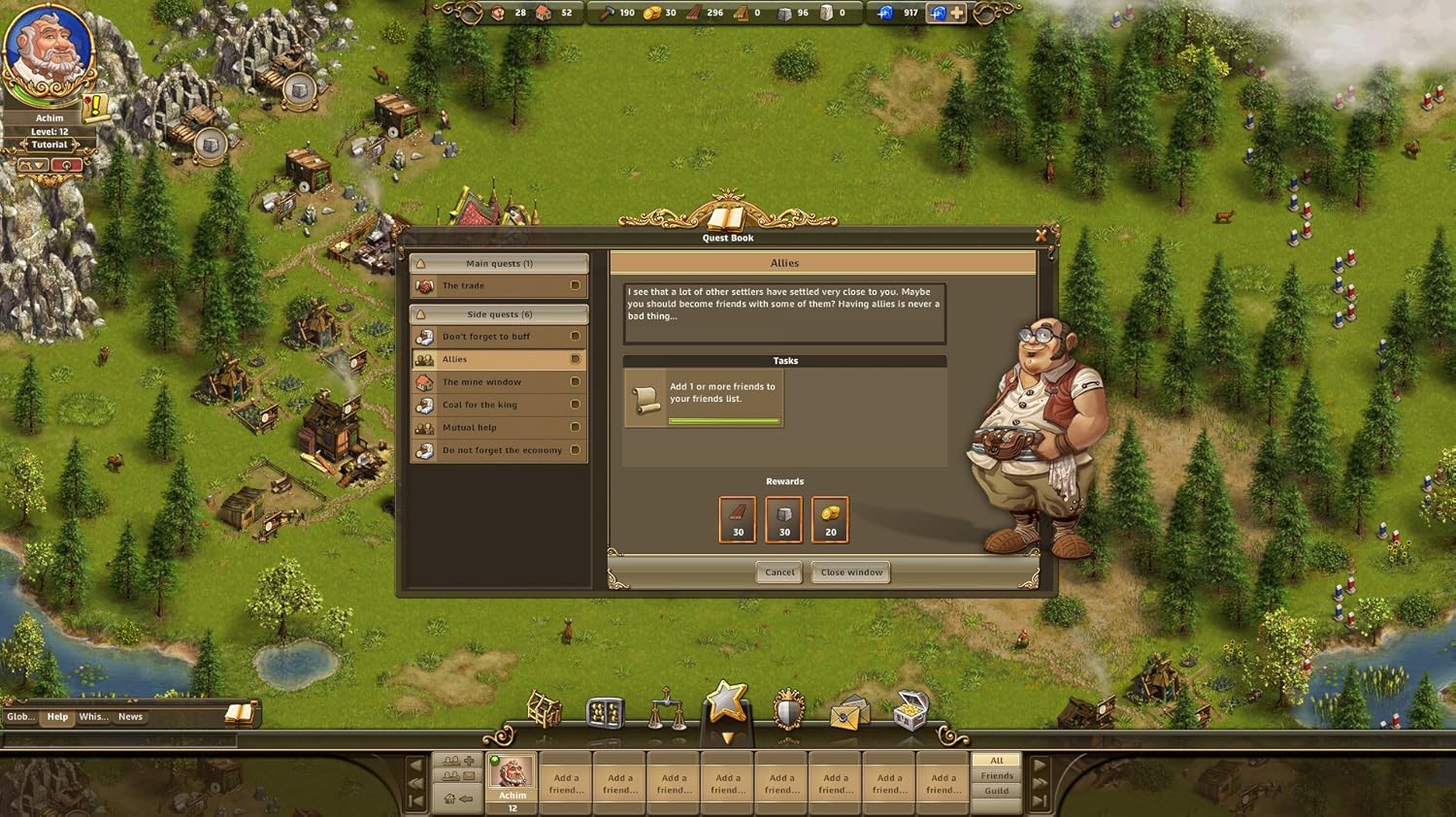
Task: Click the Tutorial button under the avatar
Action: point(50,145)
